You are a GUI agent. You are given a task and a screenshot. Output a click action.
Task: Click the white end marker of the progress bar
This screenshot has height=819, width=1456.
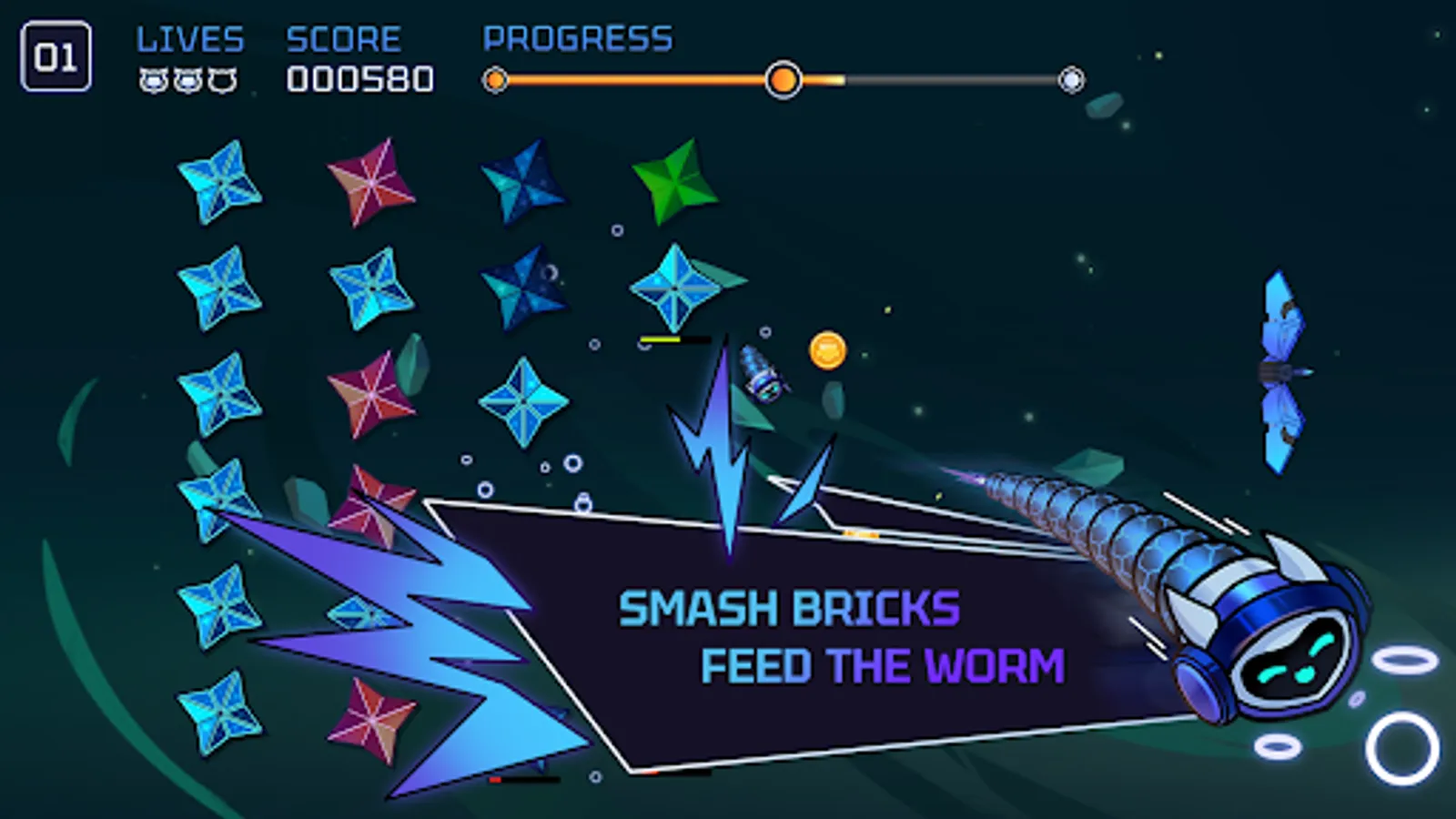click(1074, 81)
